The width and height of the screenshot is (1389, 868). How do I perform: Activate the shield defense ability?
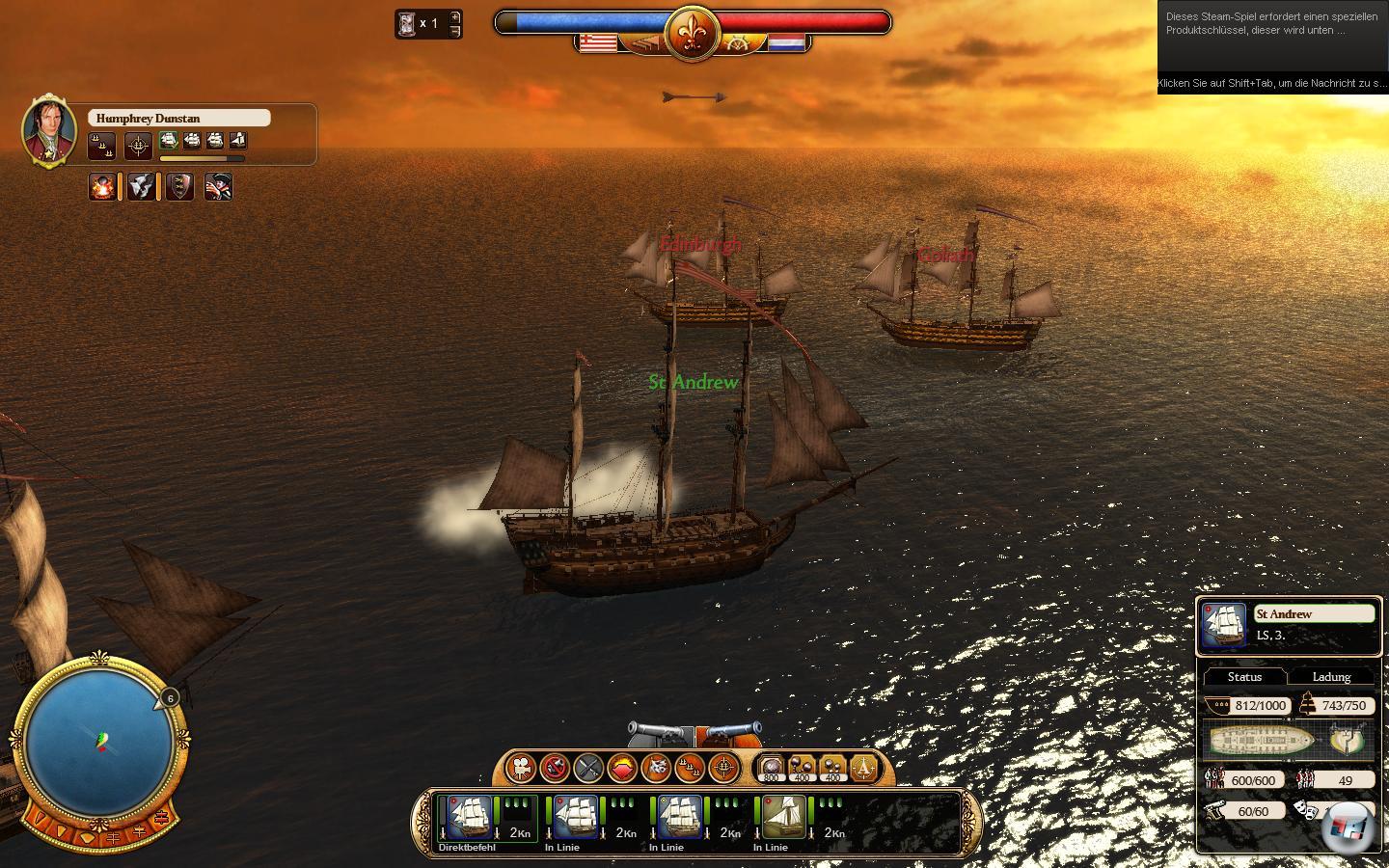tap(179, 186)
